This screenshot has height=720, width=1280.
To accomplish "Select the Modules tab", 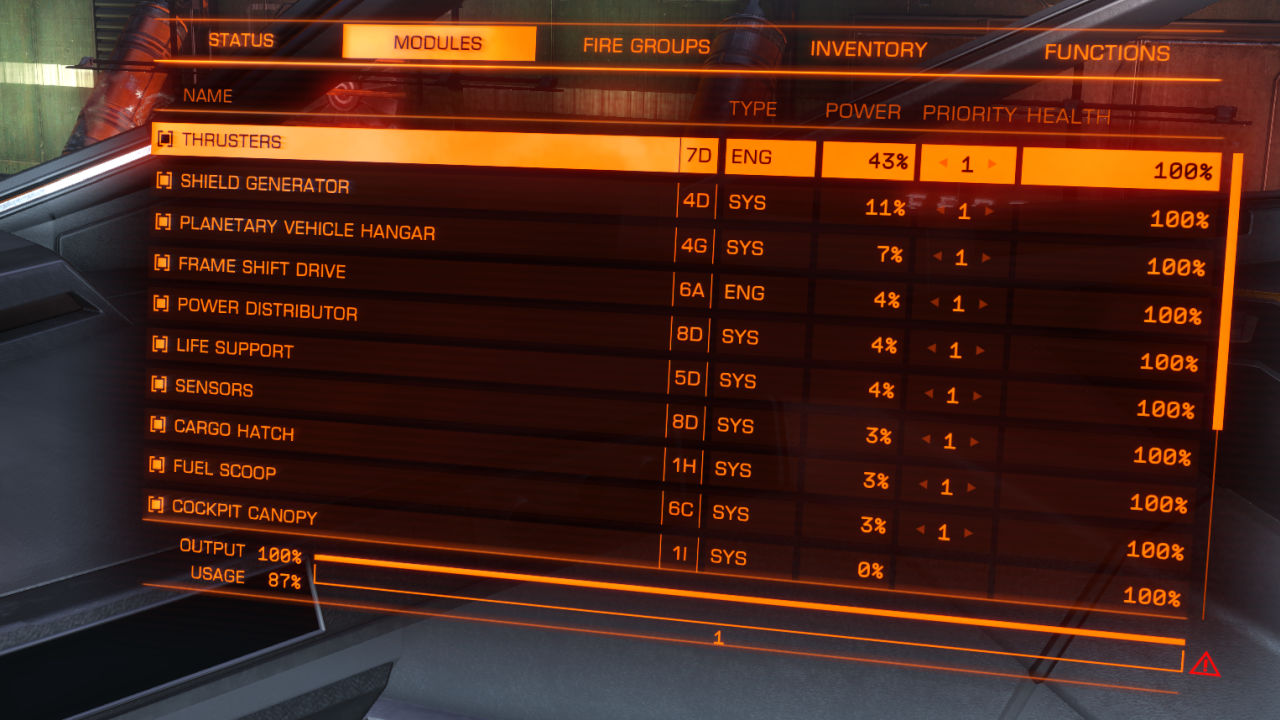I will tap(438, 43).
